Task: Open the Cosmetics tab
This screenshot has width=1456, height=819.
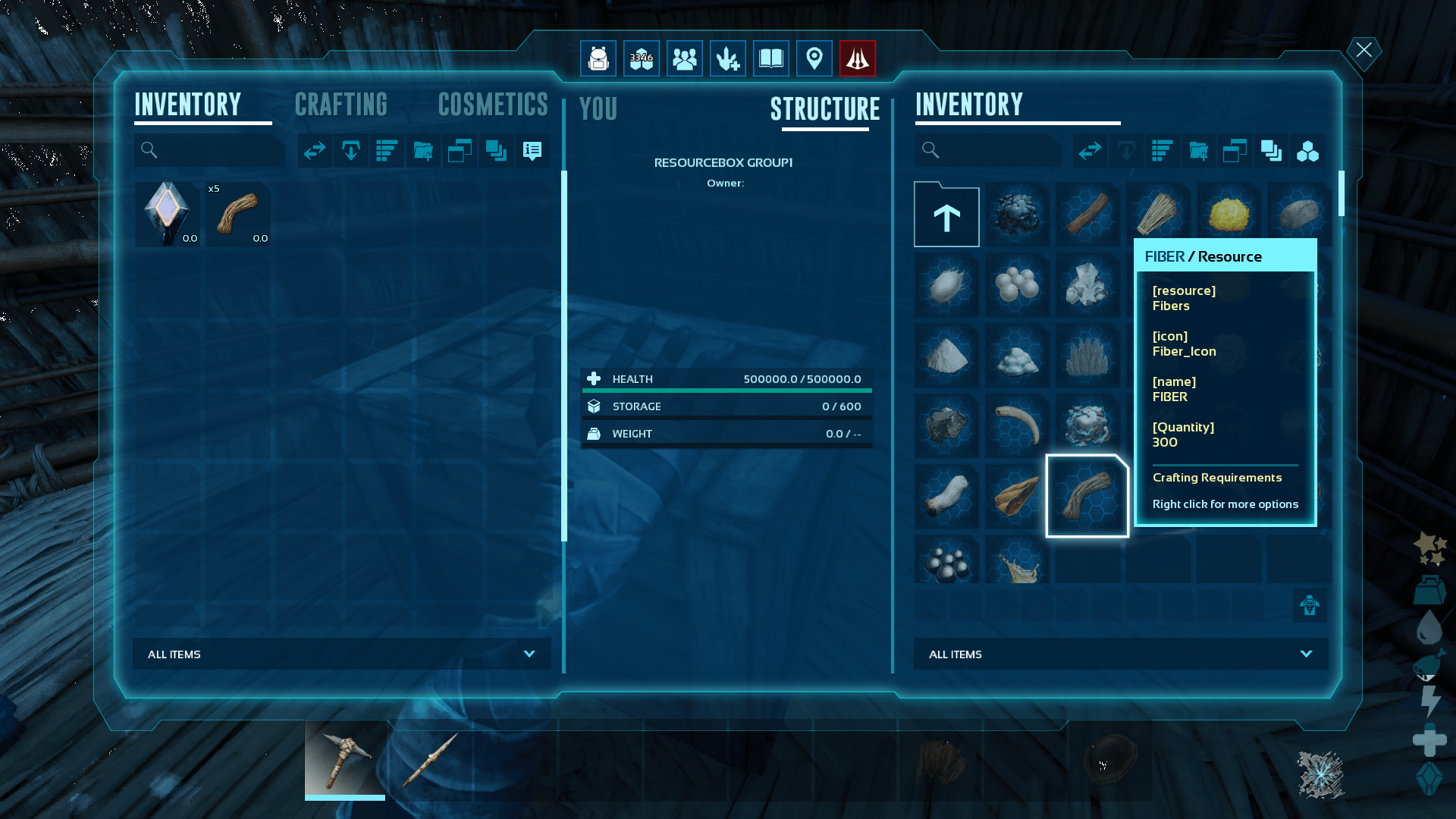Action: pyautogui.click(x=493, y=105)
